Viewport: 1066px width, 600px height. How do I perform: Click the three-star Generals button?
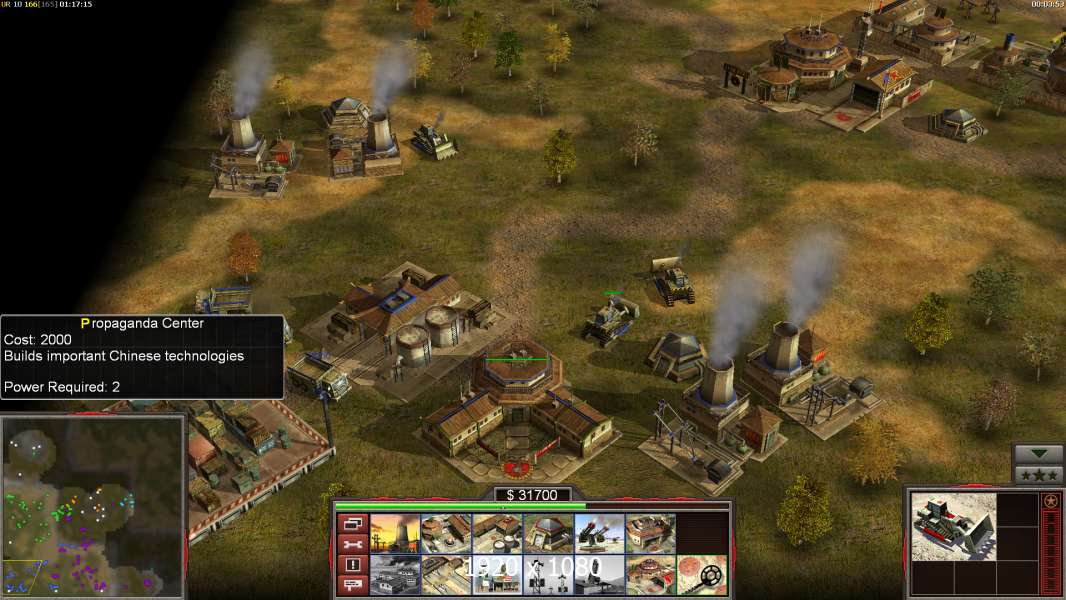pos(1038,475)
